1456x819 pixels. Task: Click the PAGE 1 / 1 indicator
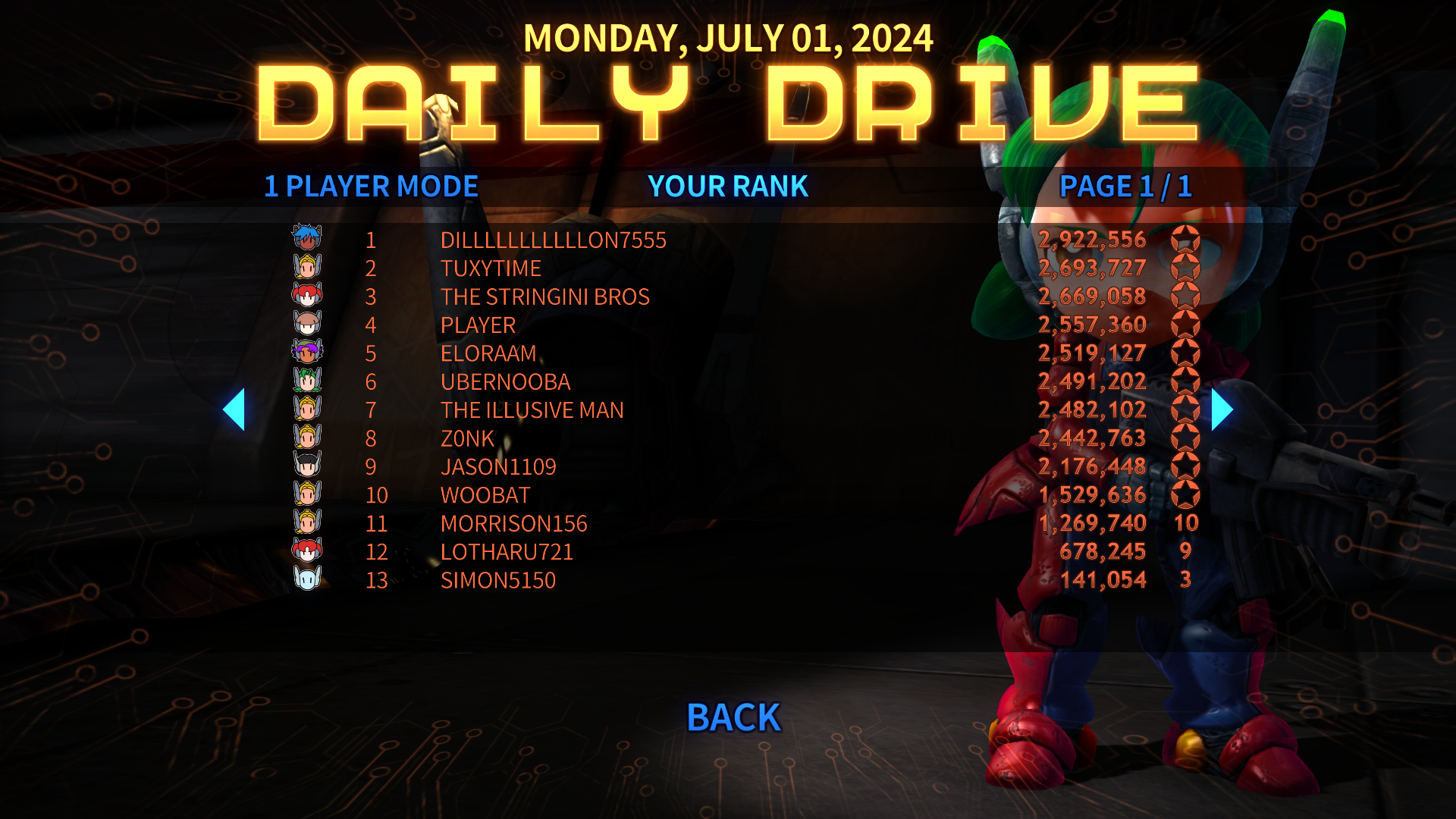click(1127, 187)
